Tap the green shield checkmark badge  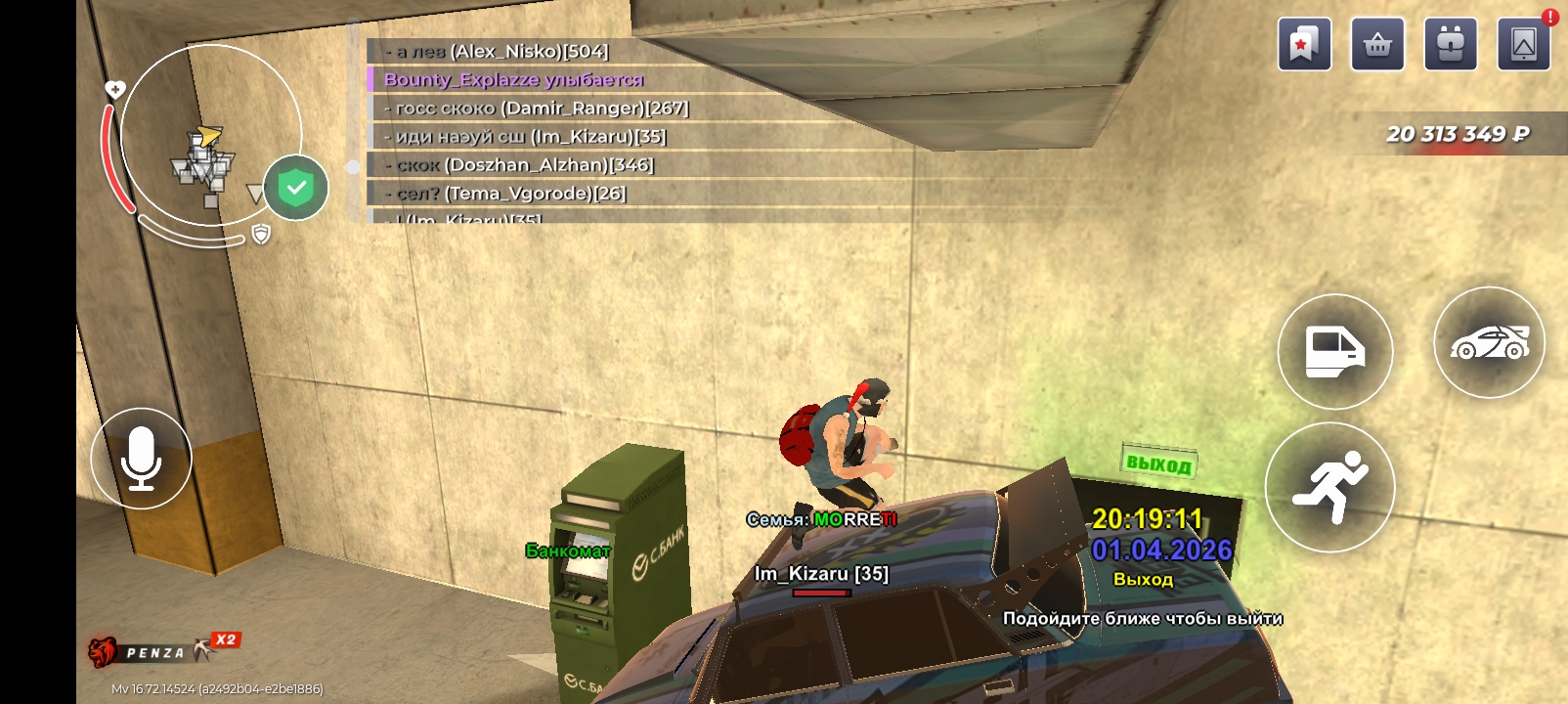(296, 188)
